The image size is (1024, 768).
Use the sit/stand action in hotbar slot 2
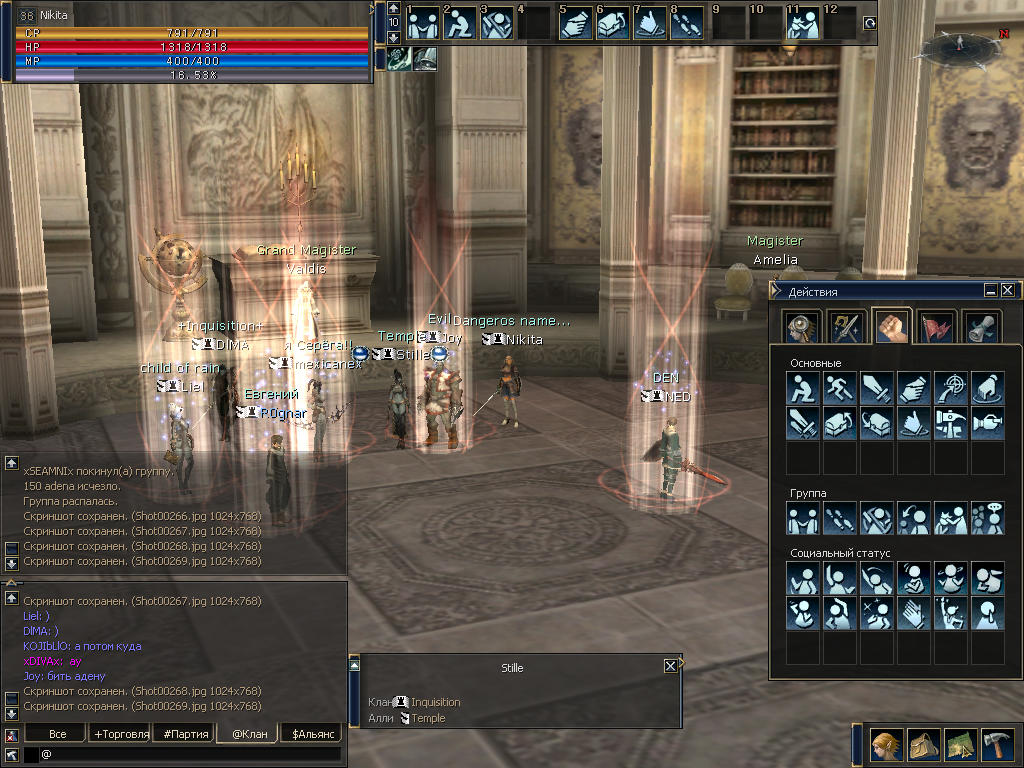[x=460, y=23]
